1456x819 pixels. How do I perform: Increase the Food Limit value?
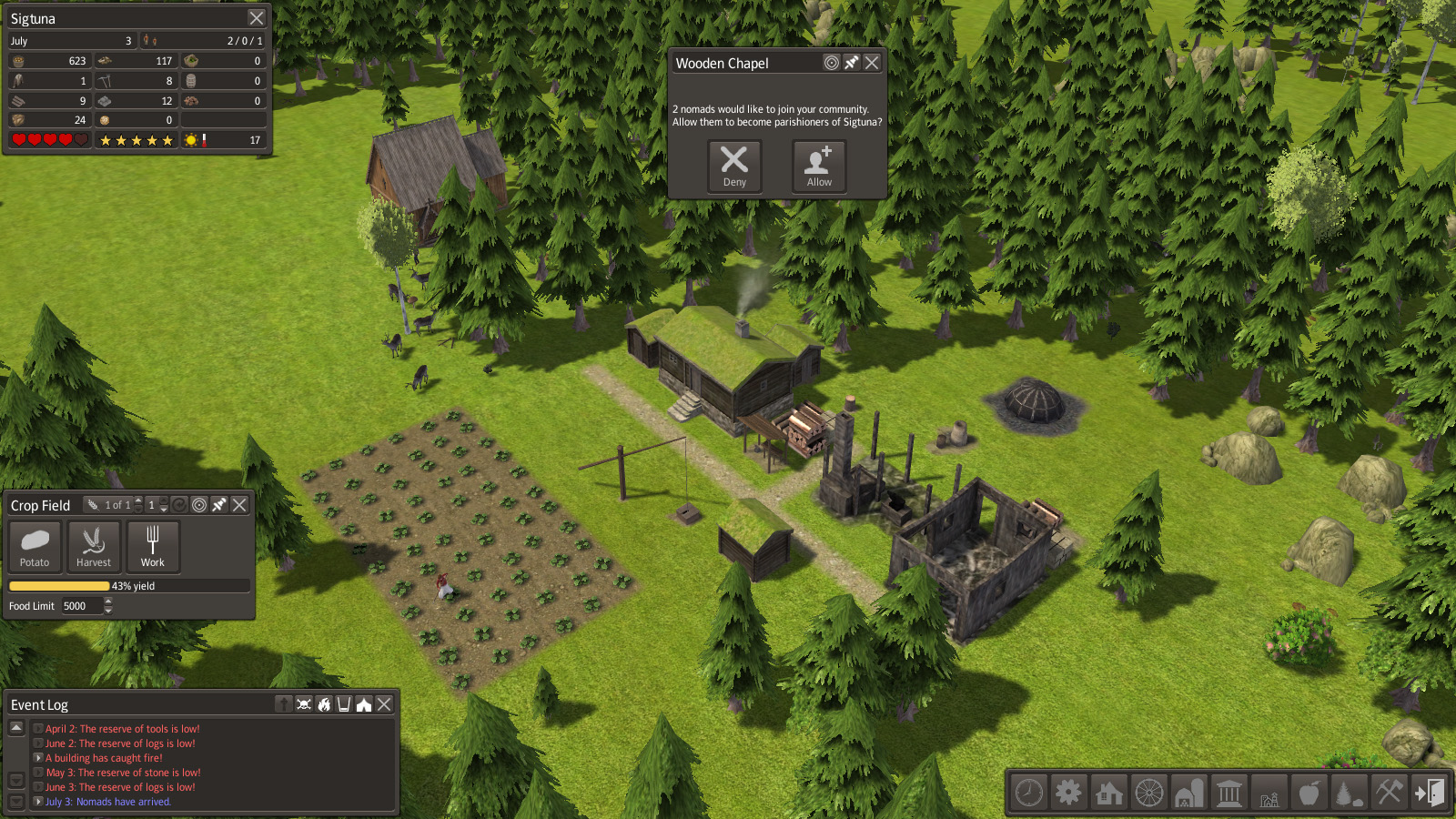[108, 601]
